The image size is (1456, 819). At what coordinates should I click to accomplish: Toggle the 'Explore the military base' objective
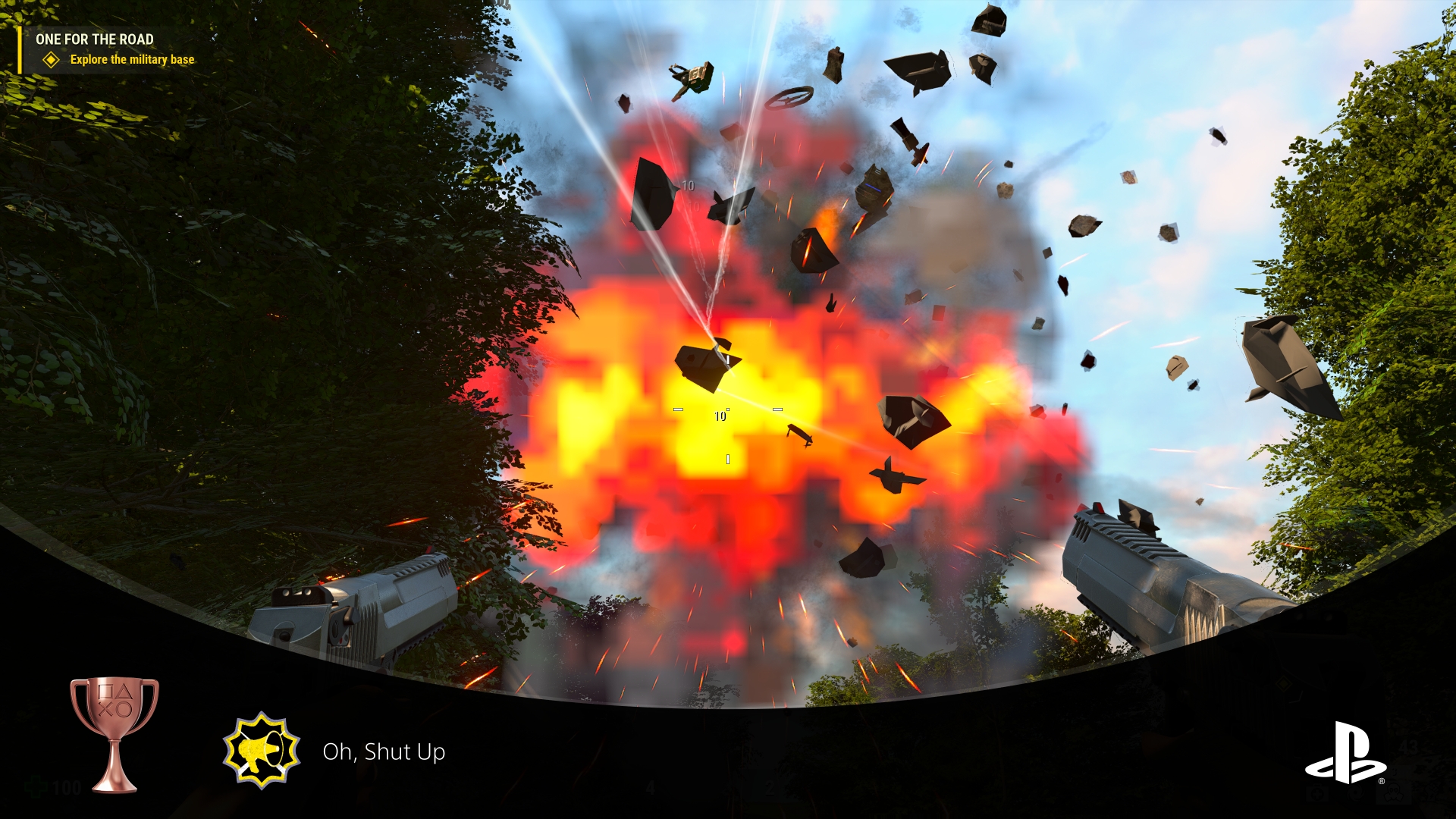click(131, 59)
